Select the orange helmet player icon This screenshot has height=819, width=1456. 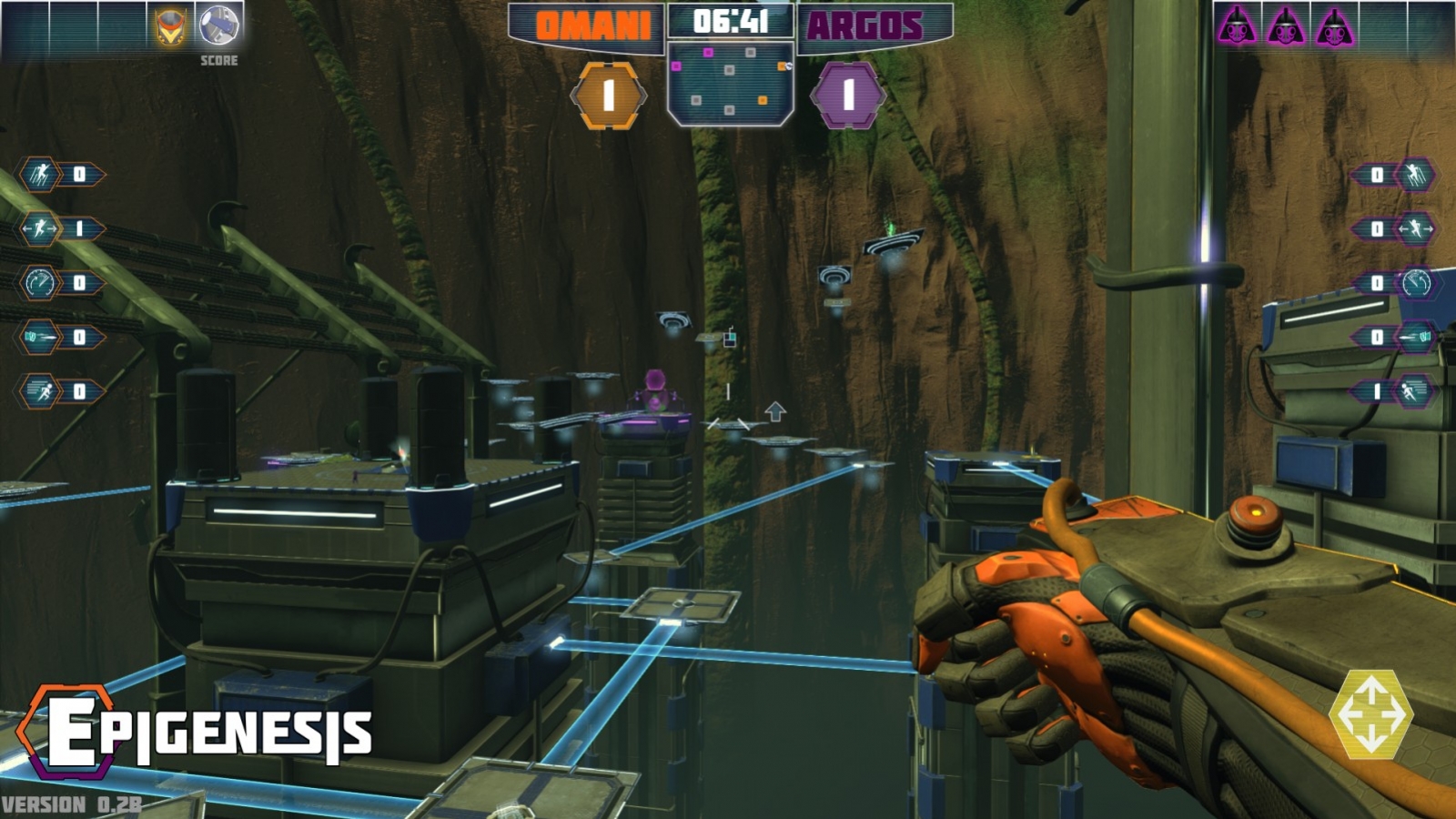(x=170, y=26)
